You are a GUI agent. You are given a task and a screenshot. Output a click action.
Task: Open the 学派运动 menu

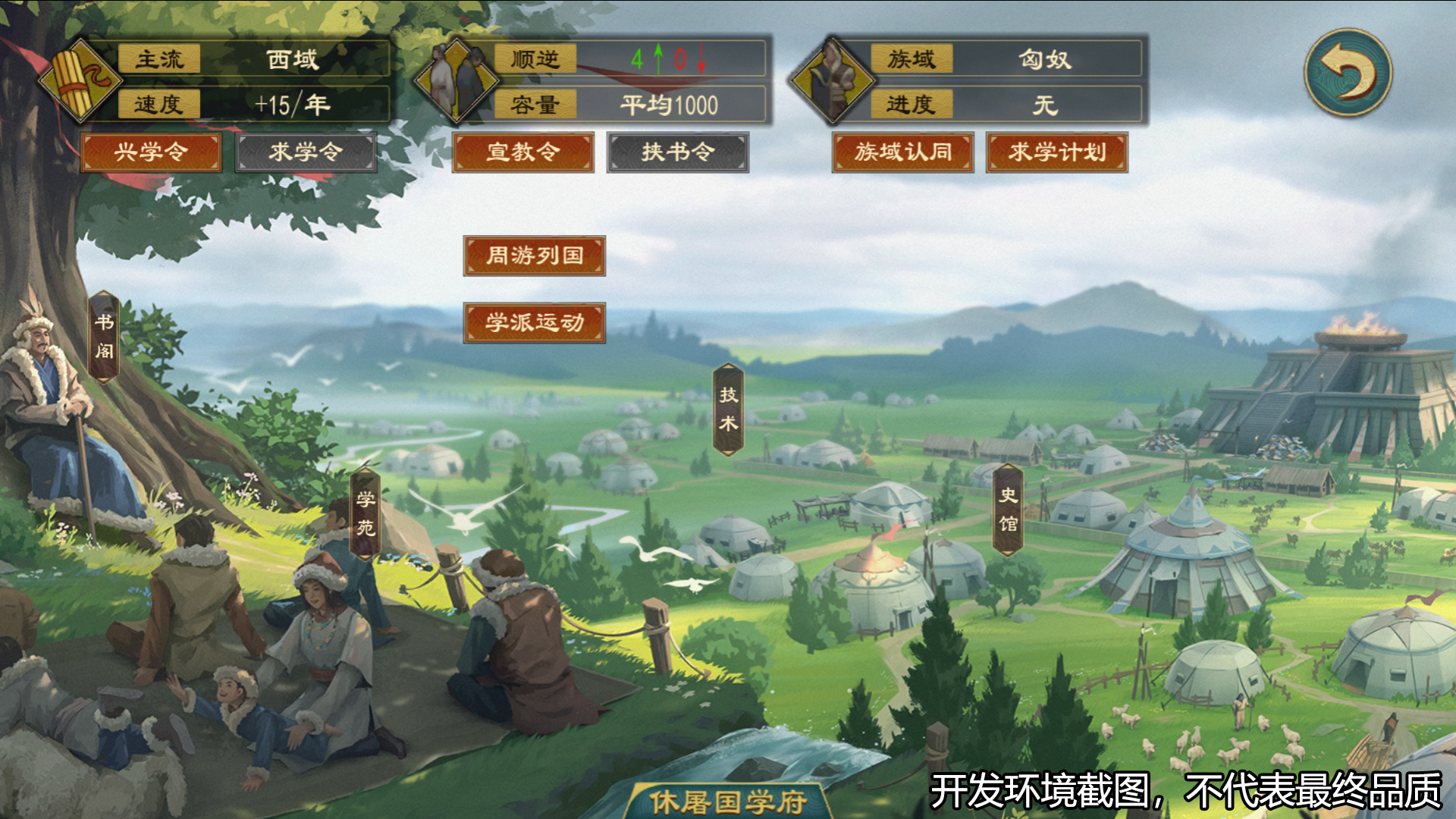click(x=533, y=322)
